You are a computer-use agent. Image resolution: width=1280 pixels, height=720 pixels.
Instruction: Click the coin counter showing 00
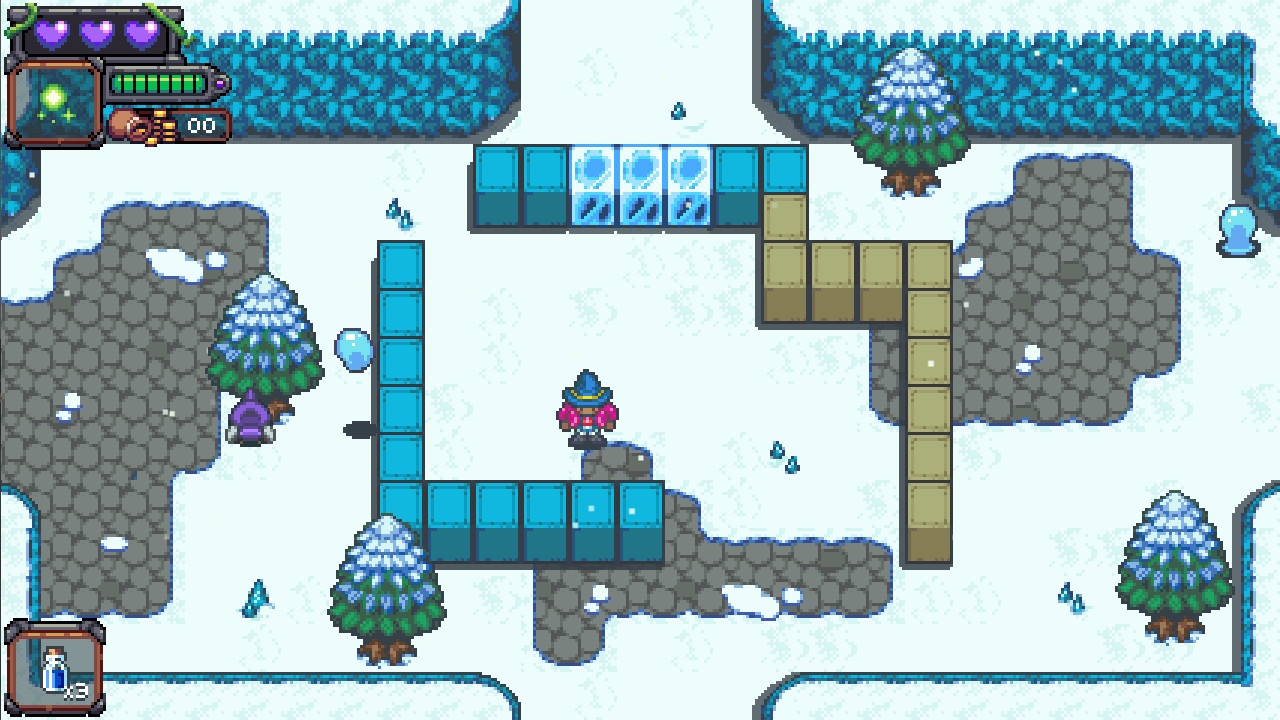201,125
